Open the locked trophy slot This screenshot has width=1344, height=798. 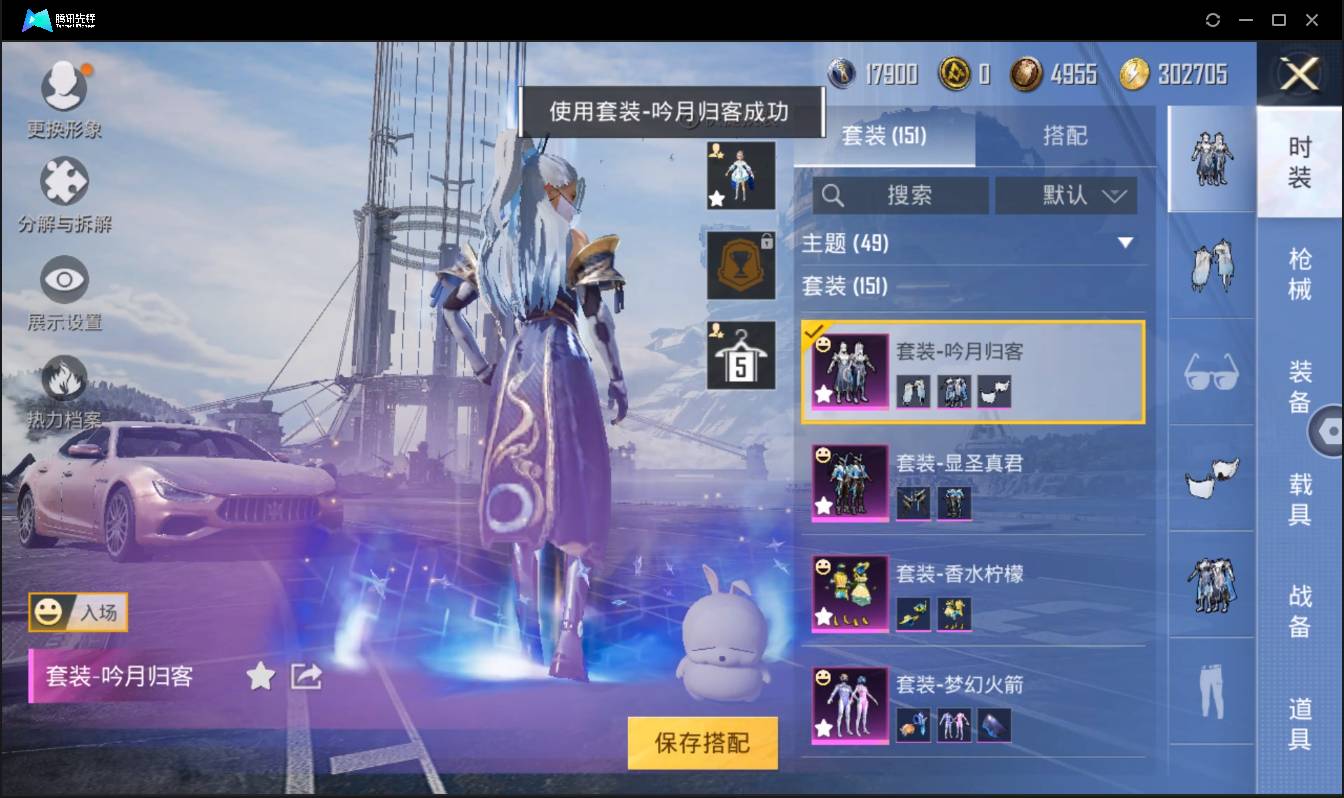(x=741, y=266)
